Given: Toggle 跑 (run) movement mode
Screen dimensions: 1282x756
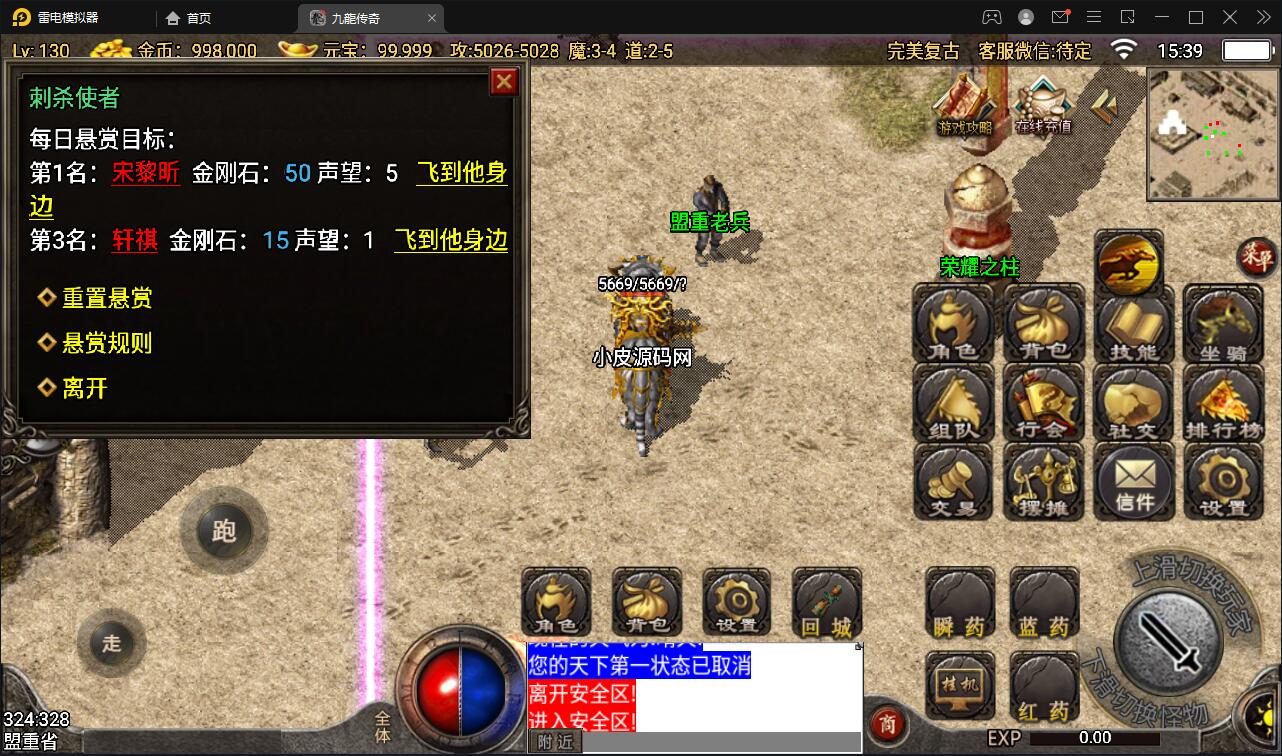Looking at the screenshot, I should [x=225, y=531].
